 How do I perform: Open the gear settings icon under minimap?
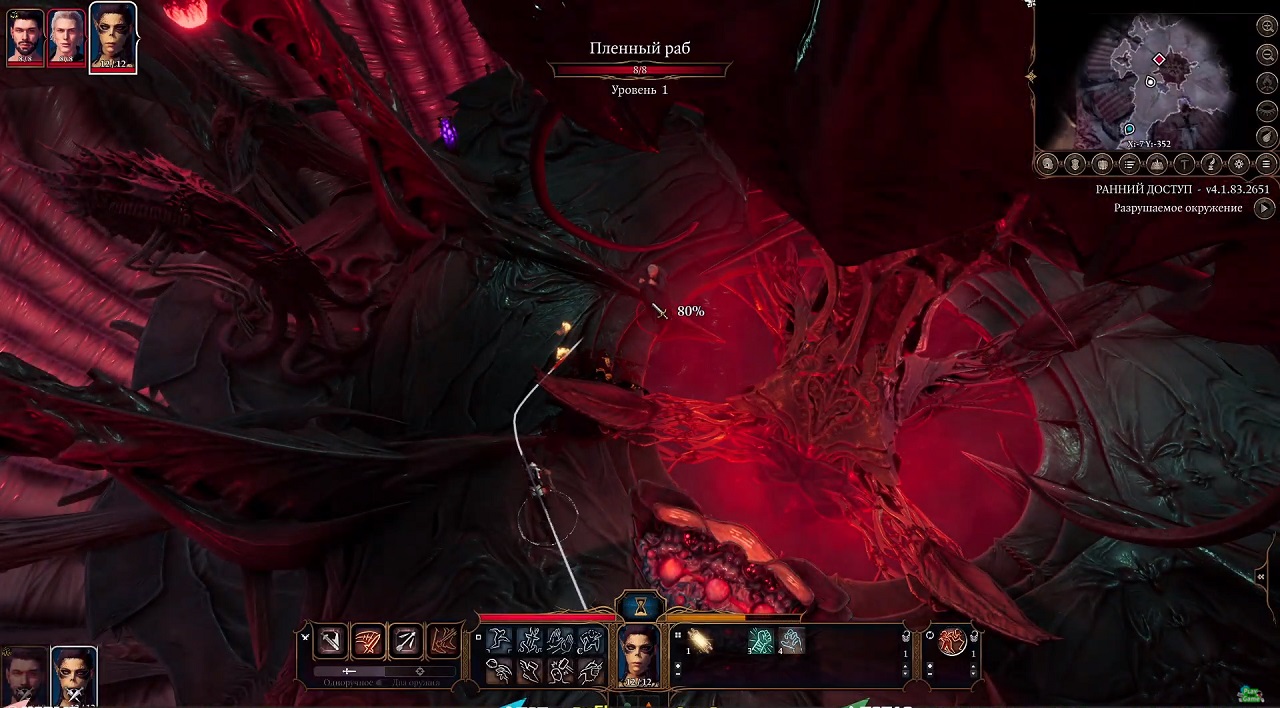point(1239,164)
